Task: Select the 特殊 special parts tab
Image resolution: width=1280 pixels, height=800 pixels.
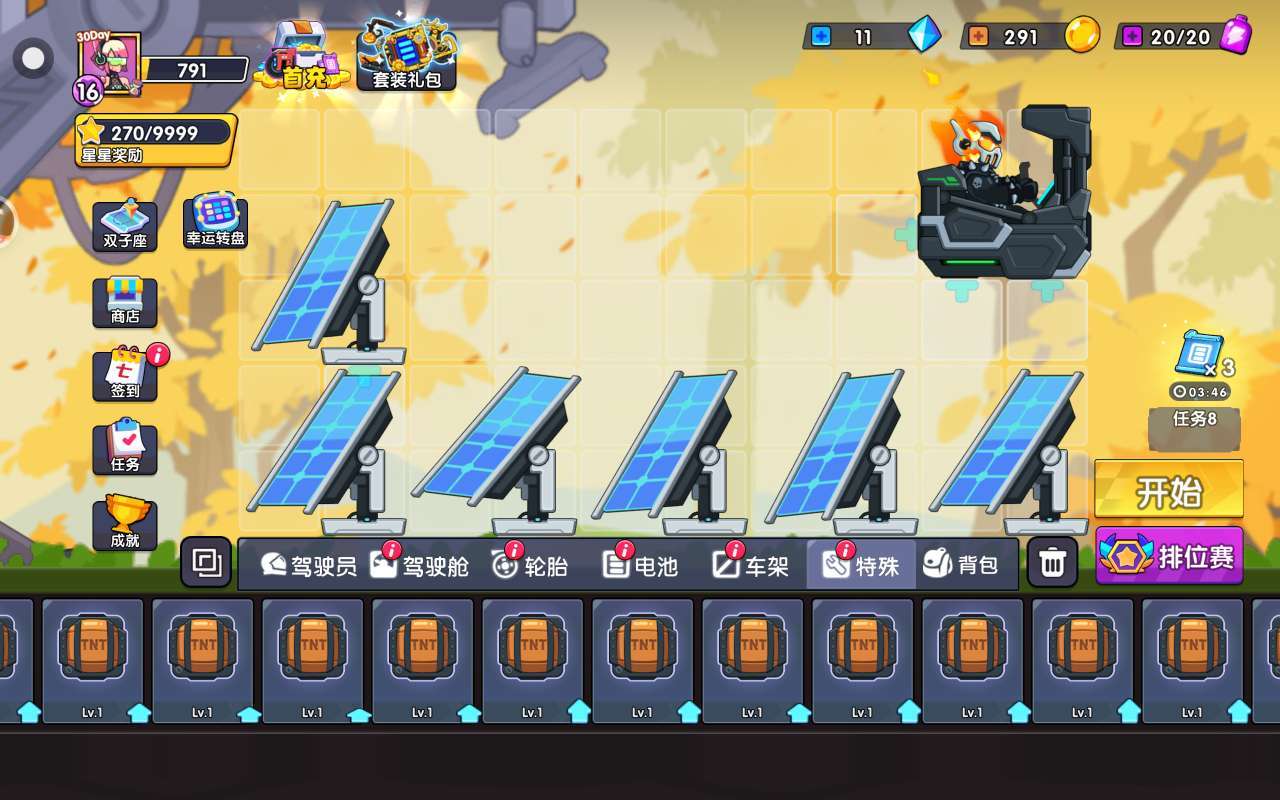Action: click(x=861, y=565)
